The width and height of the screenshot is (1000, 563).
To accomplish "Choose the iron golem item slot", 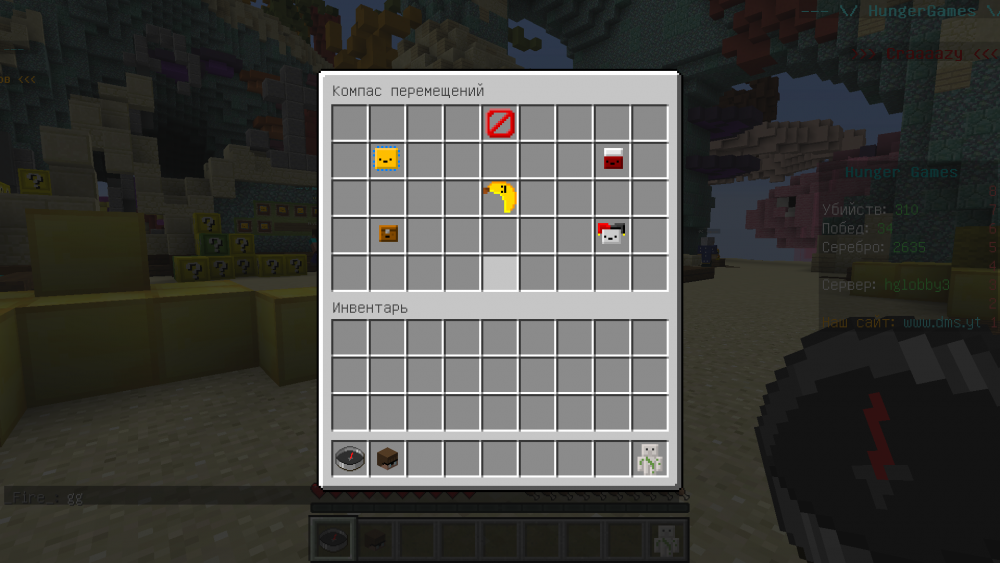I will click(650, 459).
